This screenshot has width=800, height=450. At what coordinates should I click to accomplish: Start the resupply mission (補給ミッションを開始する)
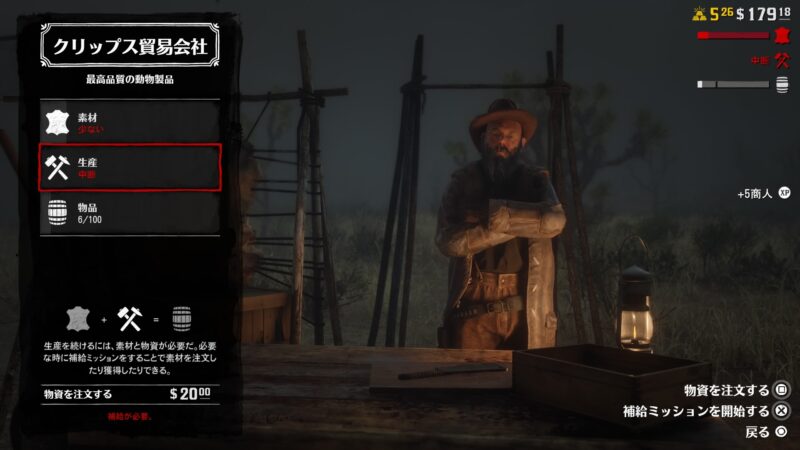click(x=706, y=411)
